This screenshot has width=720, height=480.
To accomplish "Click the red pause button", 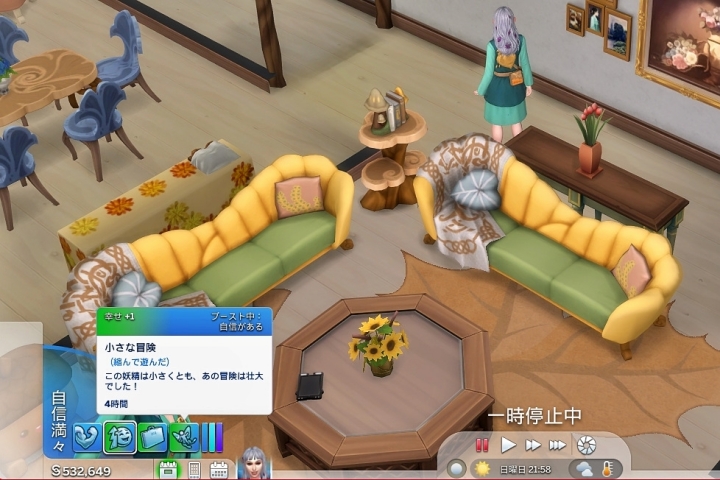I will pyautogui.click(x=482, y=445).
